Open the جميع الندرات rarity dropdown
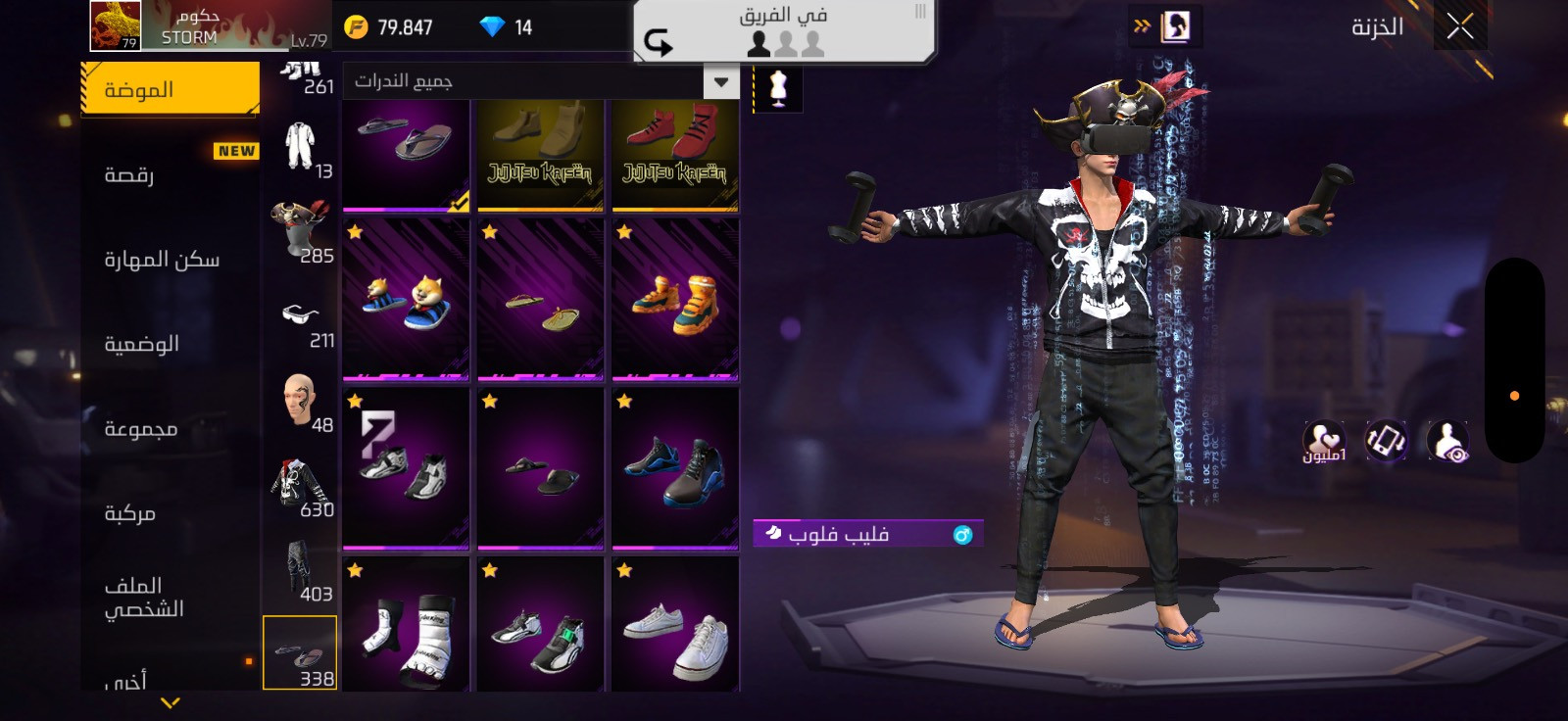Image resolution: width=1568 pixels, height=721 pixels. [540, 81]
